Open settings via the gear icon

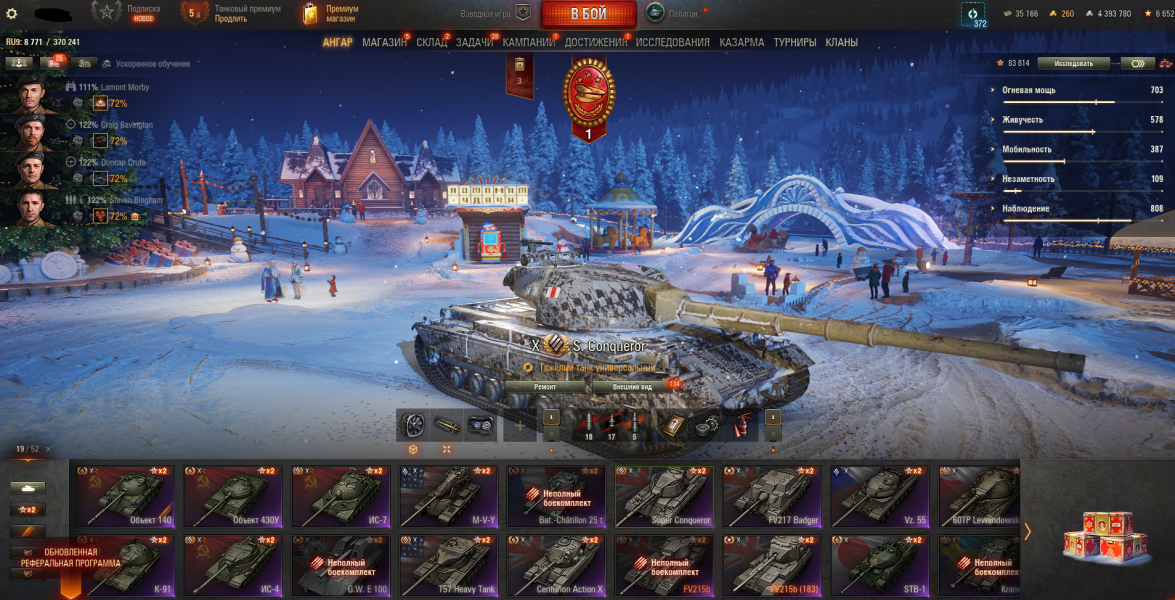point(12,14)
